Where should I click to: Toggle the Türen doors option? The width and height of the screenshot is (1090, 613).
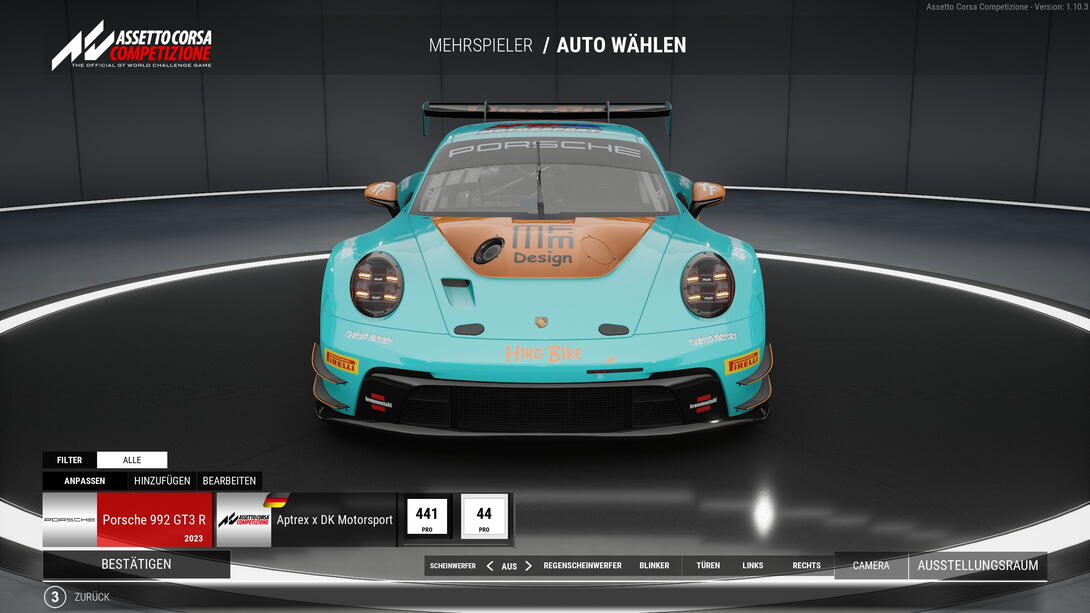708,566
